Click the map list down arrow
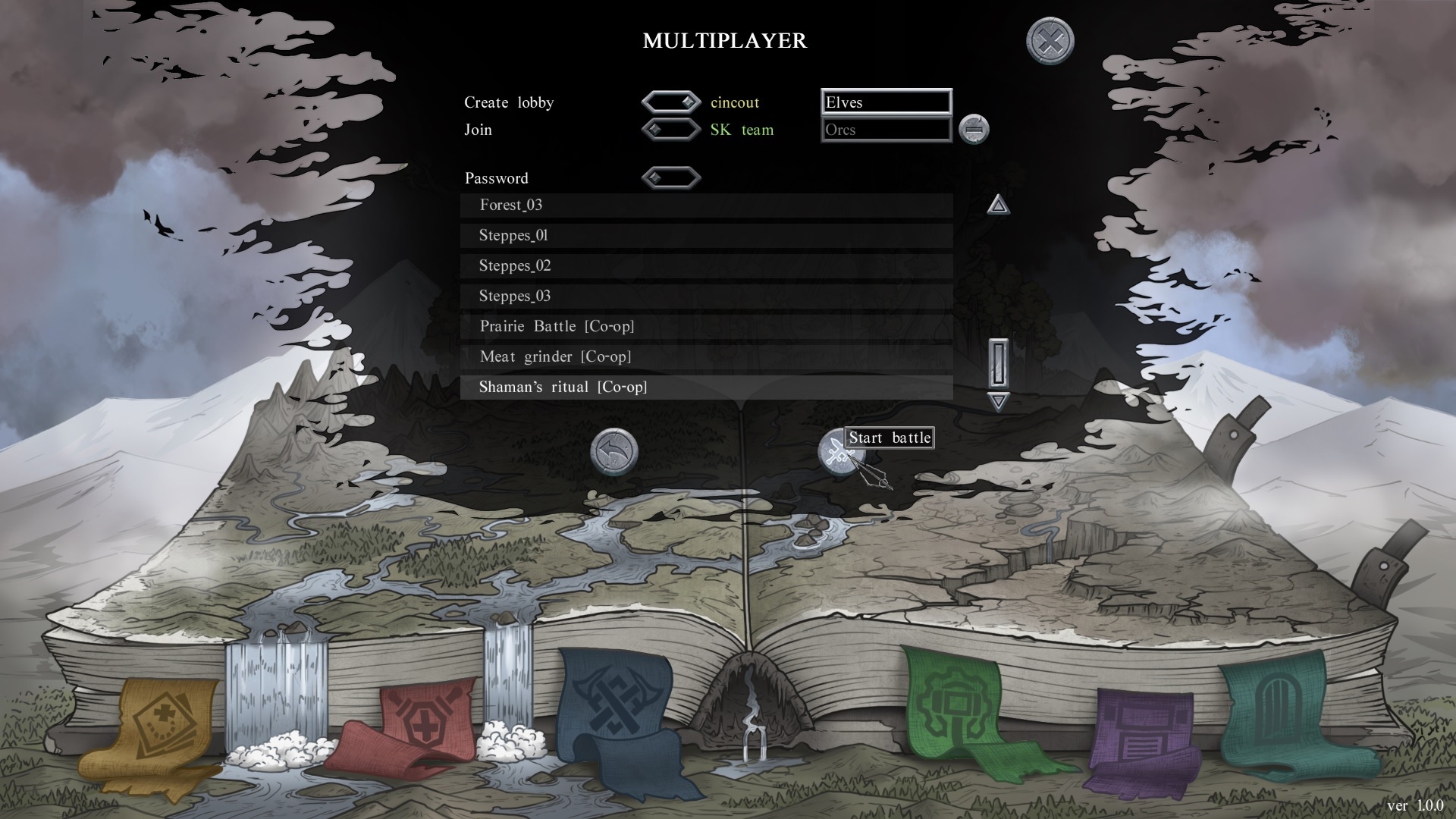 (x=998, y=401)
